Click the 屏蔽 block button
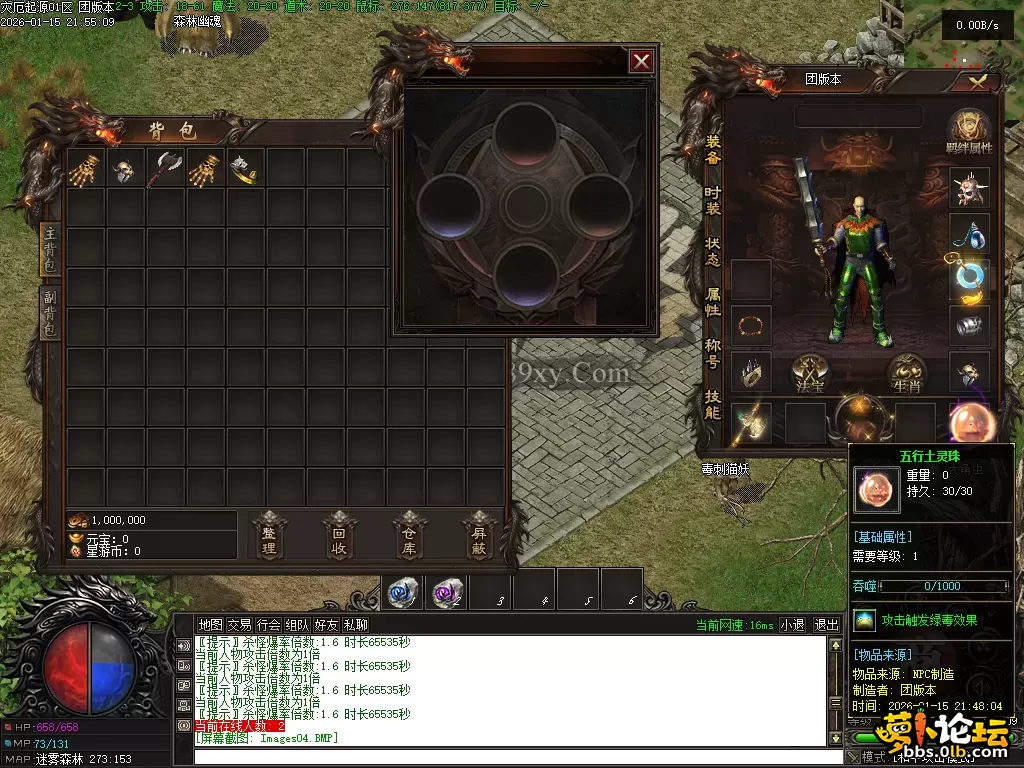1024x768 pixels. coord(479,535)
